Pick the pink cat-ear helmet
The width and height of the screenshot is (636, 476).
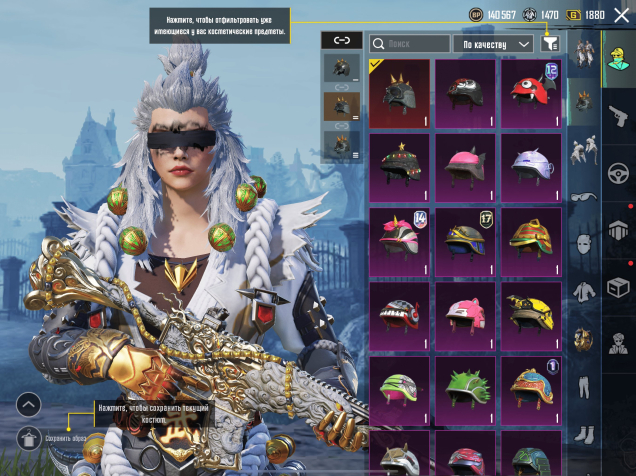click(x=465, y=168)
